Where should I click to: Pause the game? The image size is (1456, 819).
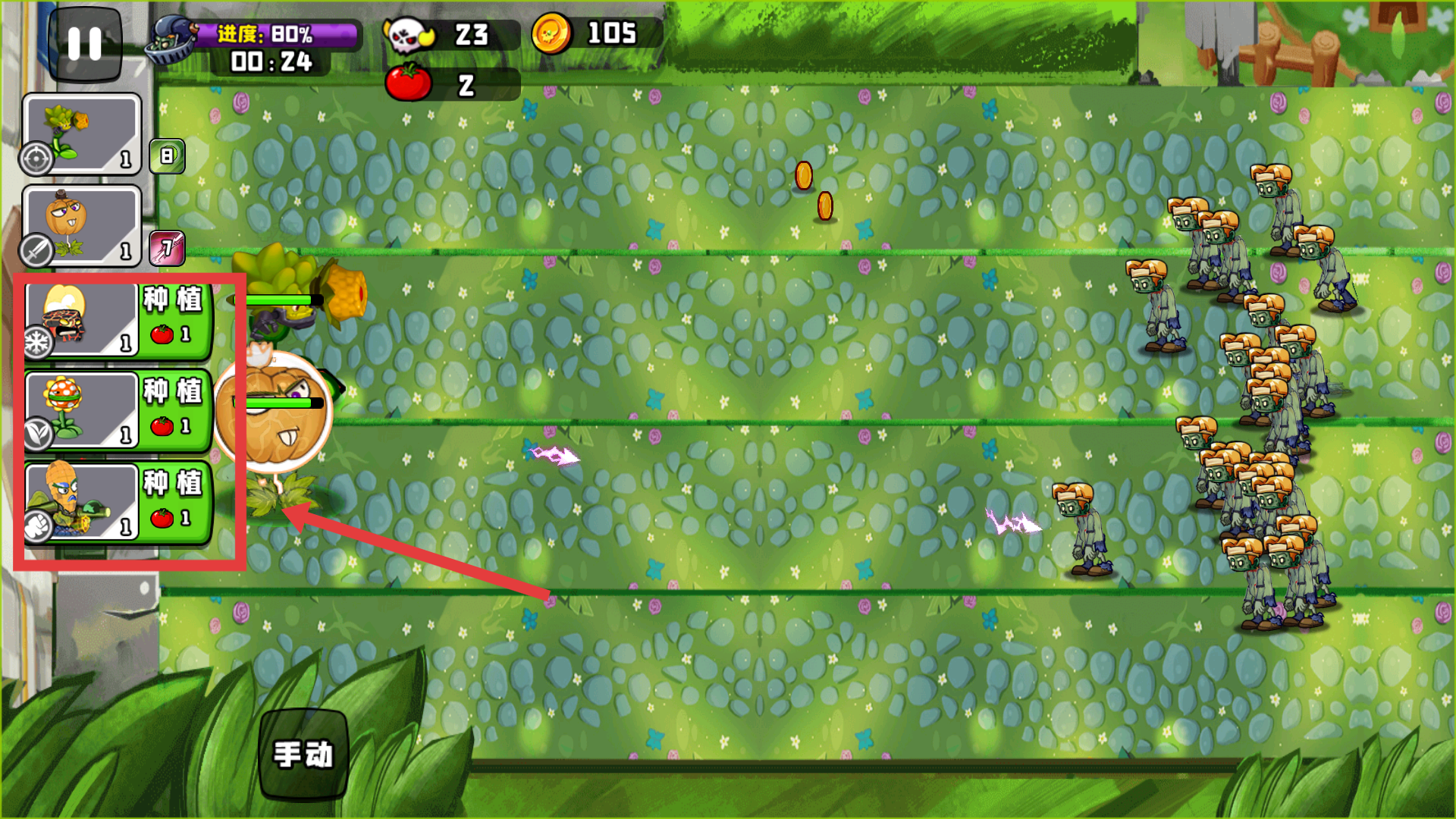click(x=84, y=44)
